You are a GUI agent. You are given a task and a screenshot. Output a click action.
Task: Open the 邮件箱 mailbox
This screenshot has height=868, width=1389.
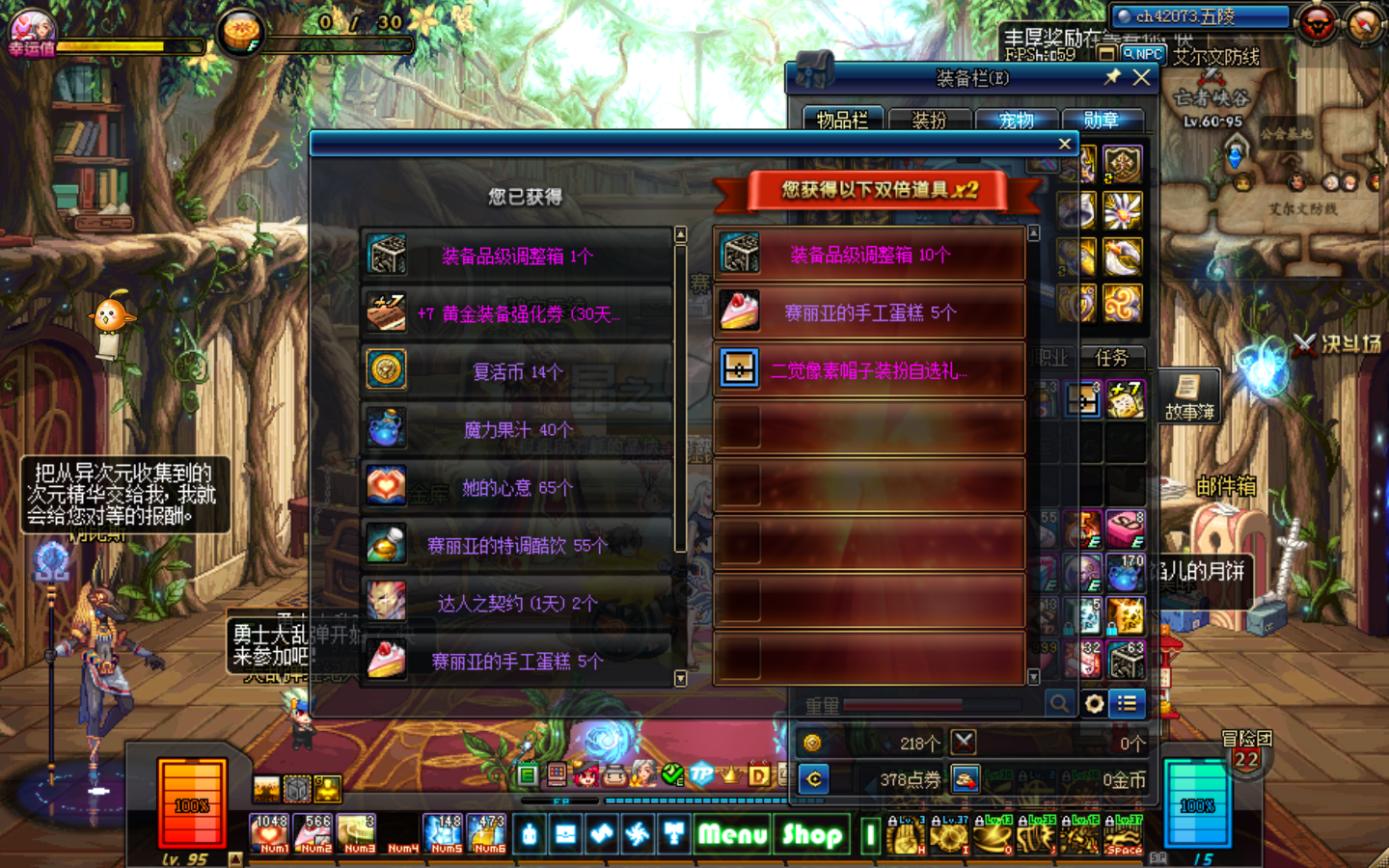pos(1225,487)
